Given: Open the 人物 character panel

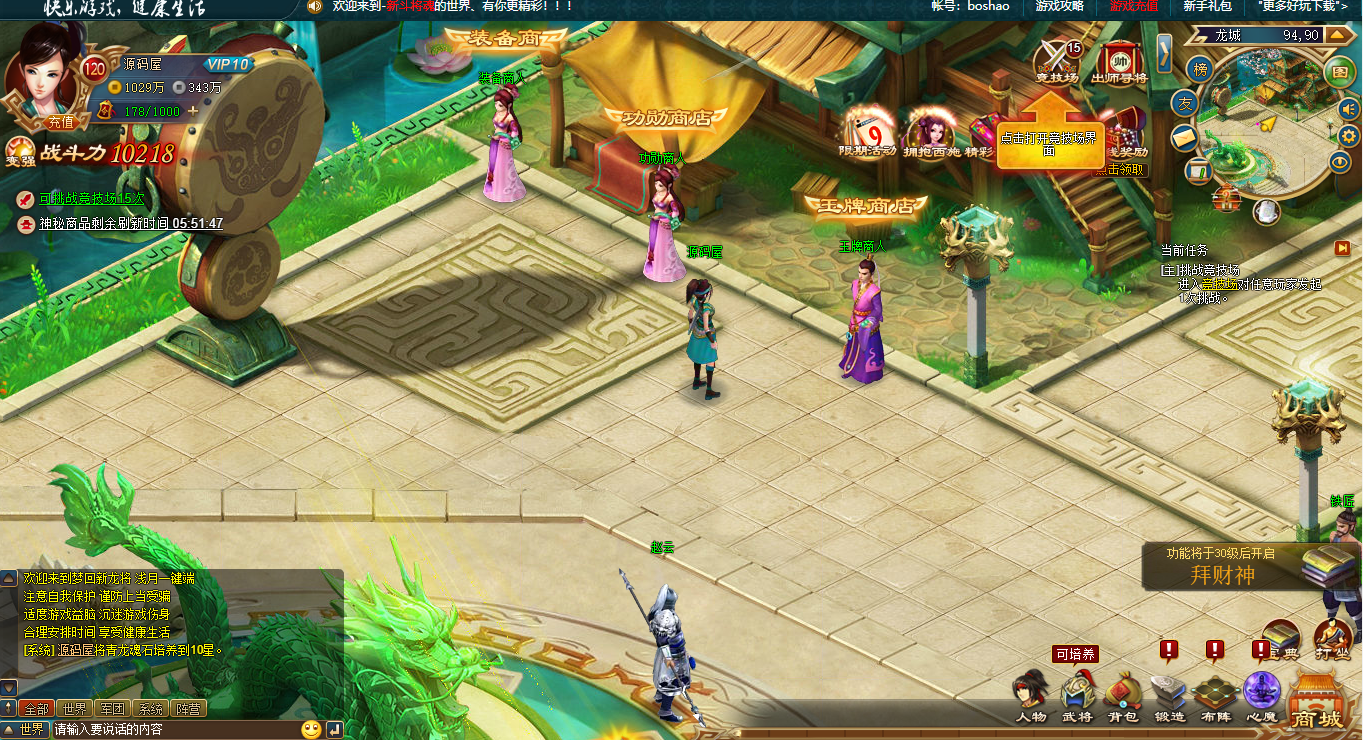Looking at the screenshot, I should (1030, 695).
